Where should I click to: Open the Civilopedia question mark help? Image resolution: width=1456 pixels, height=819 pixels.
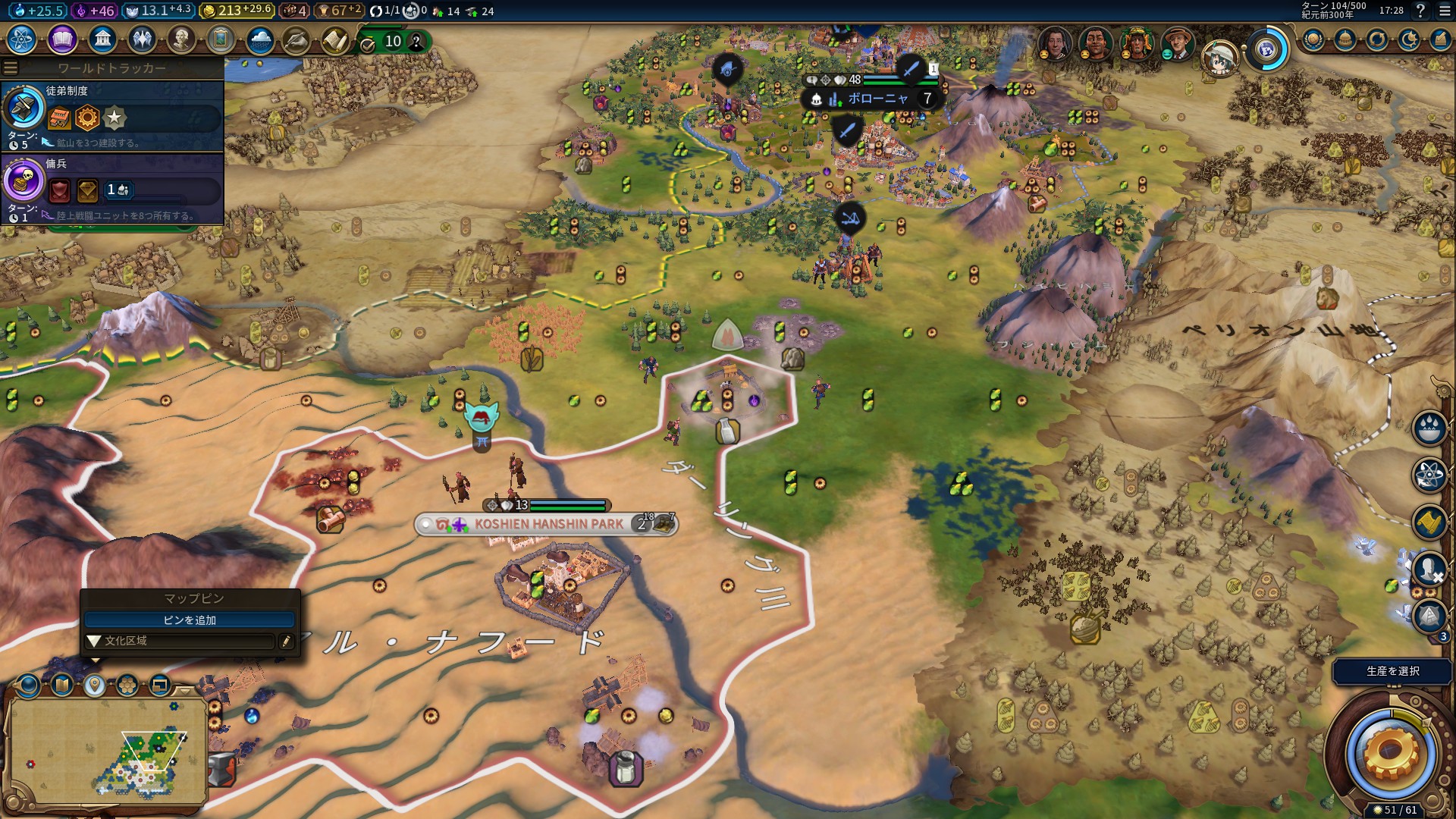click(1420, 11)
